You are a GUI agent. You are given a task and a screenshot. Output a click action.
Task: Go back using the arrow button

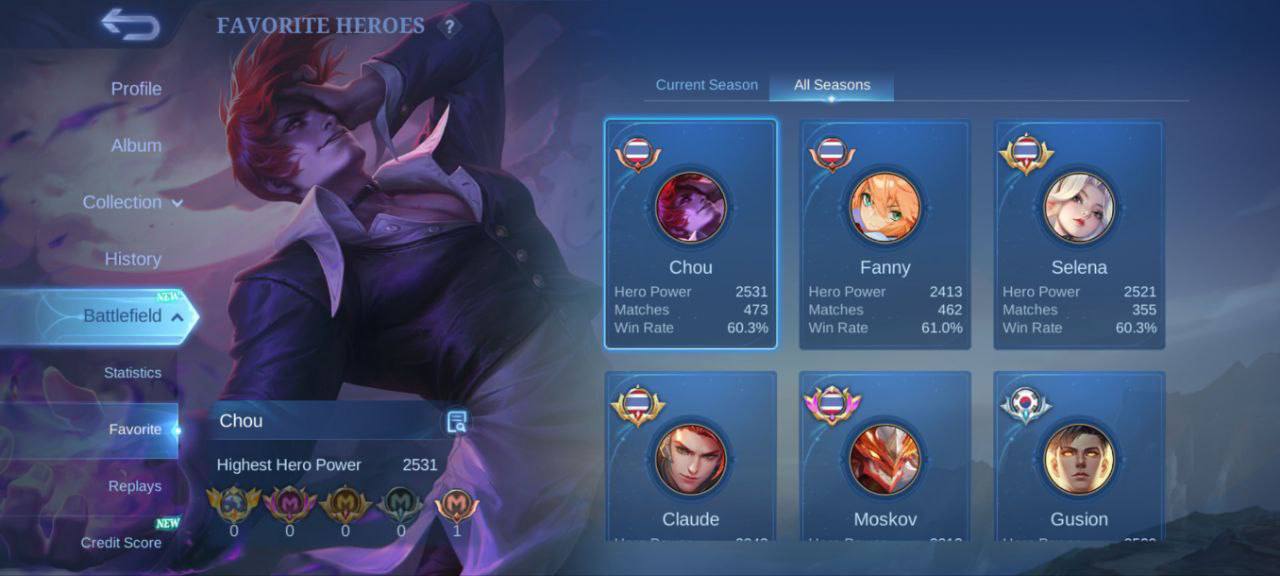[x=130, y=26]
